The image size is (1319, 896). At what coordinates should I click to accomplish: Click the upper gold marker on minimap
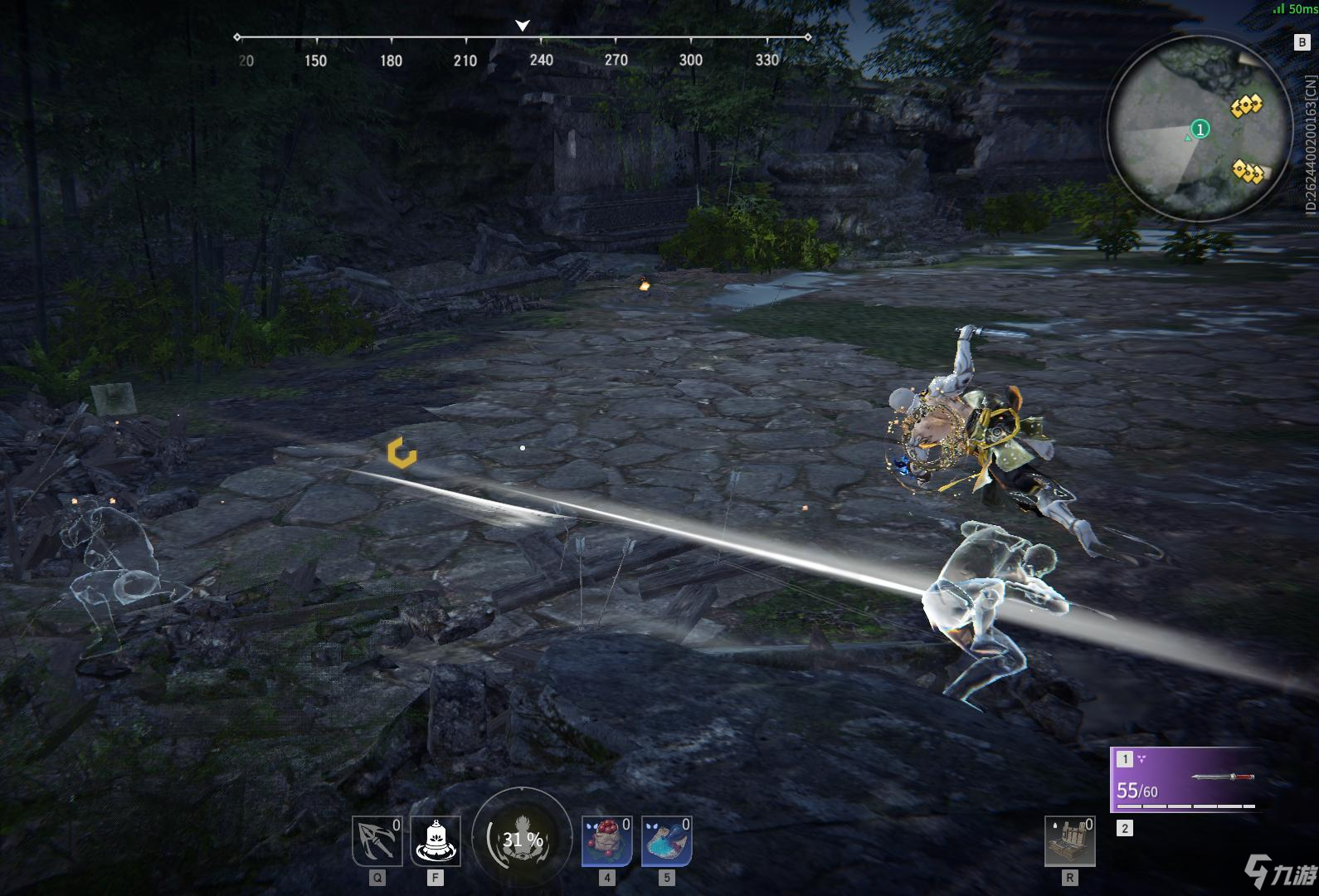coord(1246,105)
